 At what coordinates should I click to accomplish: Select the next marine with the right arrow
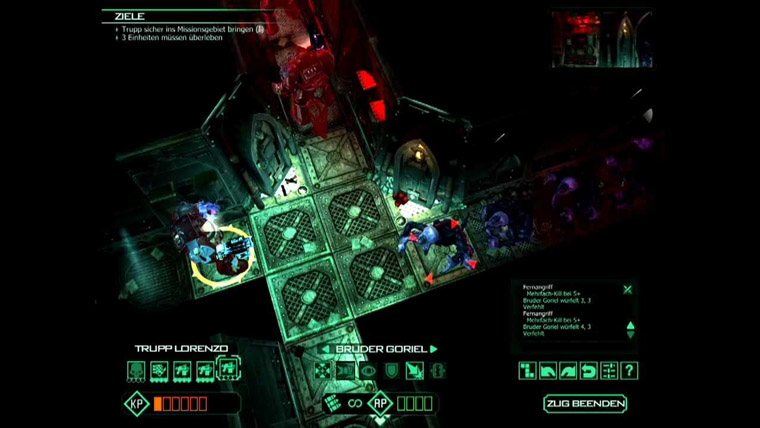point(434,349)
